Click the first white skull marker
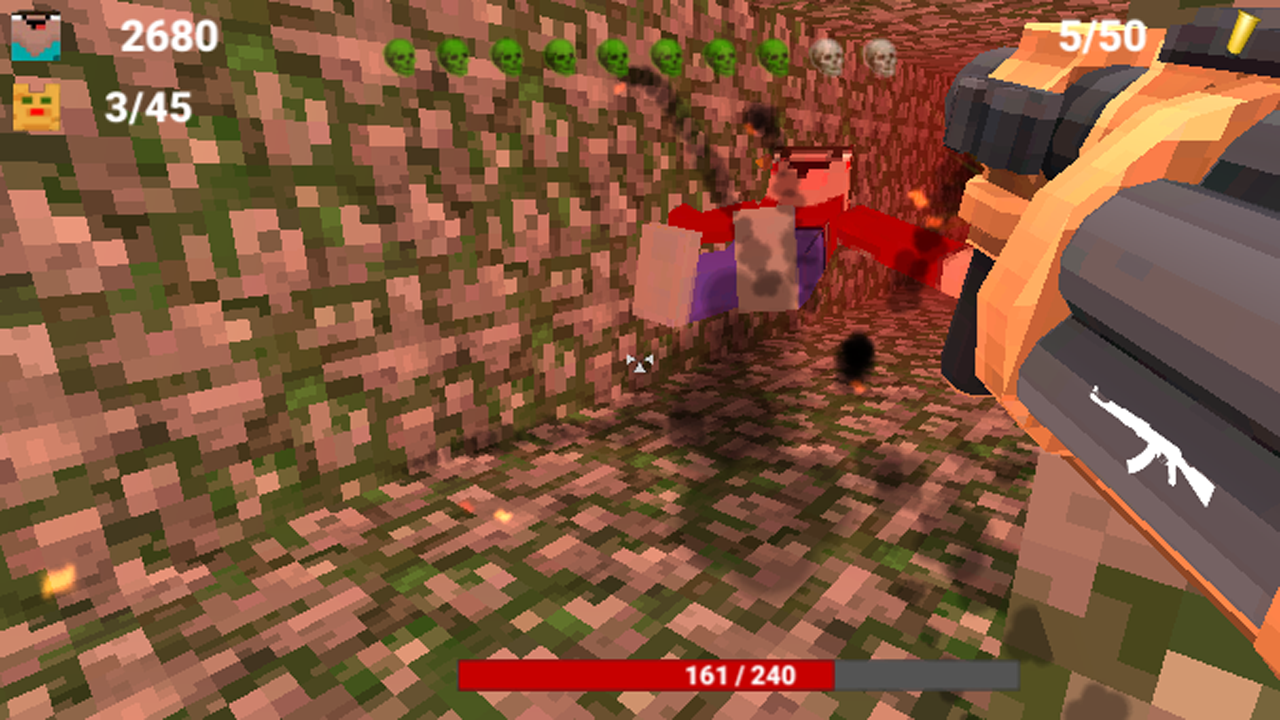 click(827, 55)
